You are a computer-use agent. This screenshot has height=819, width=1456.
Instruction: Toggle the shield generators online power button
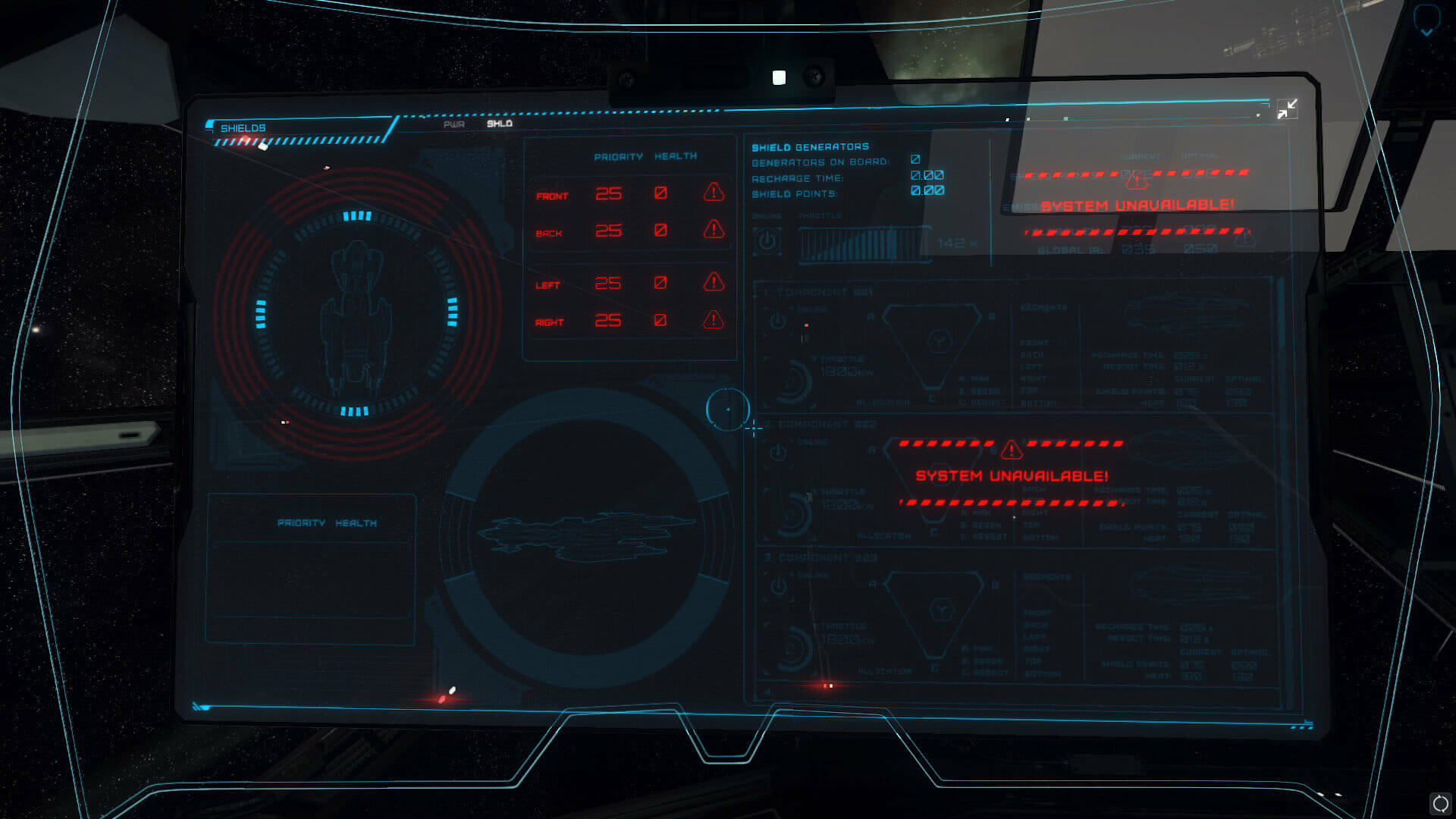pos(767,242)
